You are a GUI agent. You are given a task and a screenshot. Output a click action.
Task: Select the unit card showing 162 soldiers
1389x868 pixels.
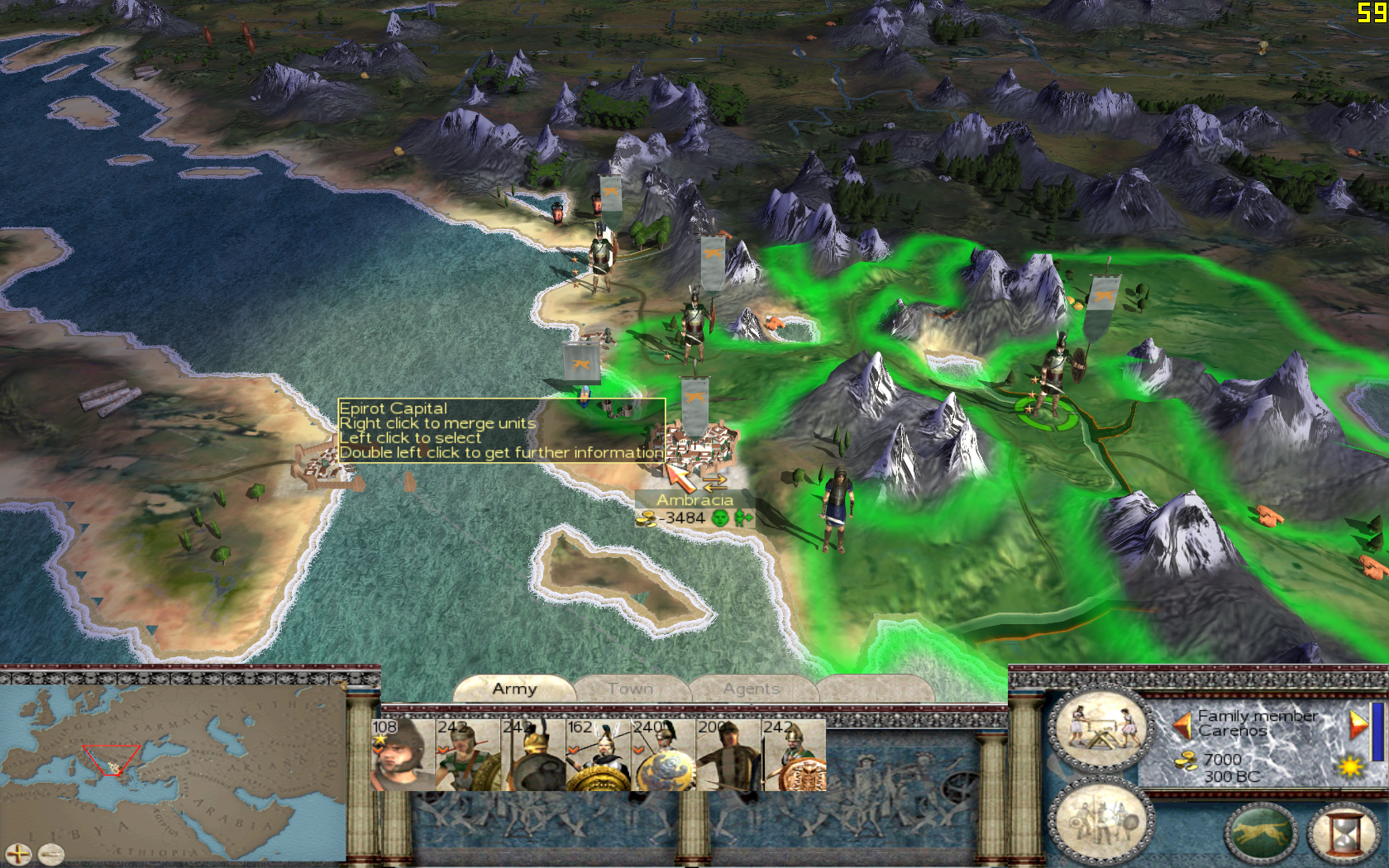597,755
